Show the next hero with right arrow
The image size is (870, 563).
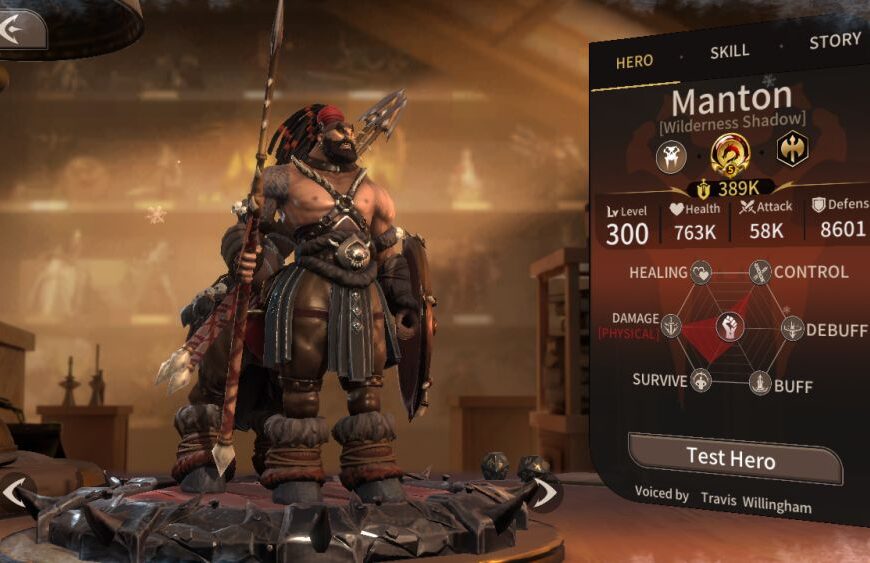point(546,491)
